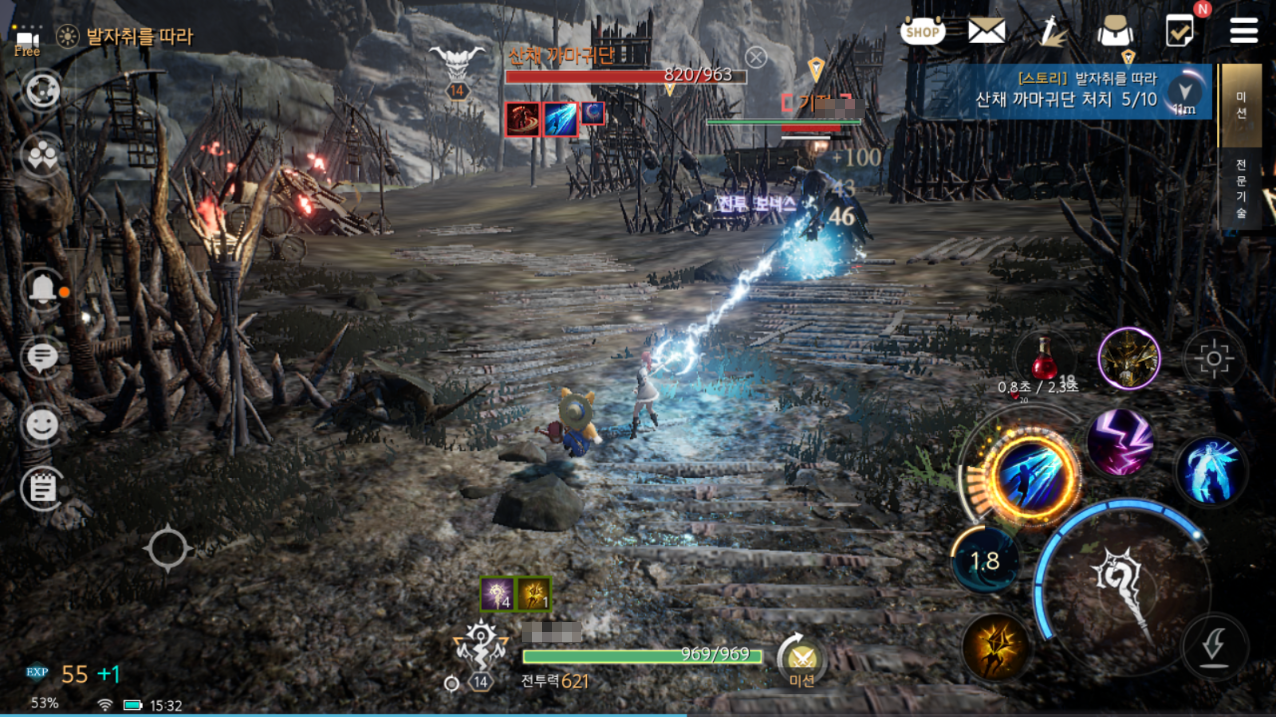The height and width of the screenshot is (717, 1276).
Task: Open the mail envelope inbox
Action: click(x=986, y=31)
